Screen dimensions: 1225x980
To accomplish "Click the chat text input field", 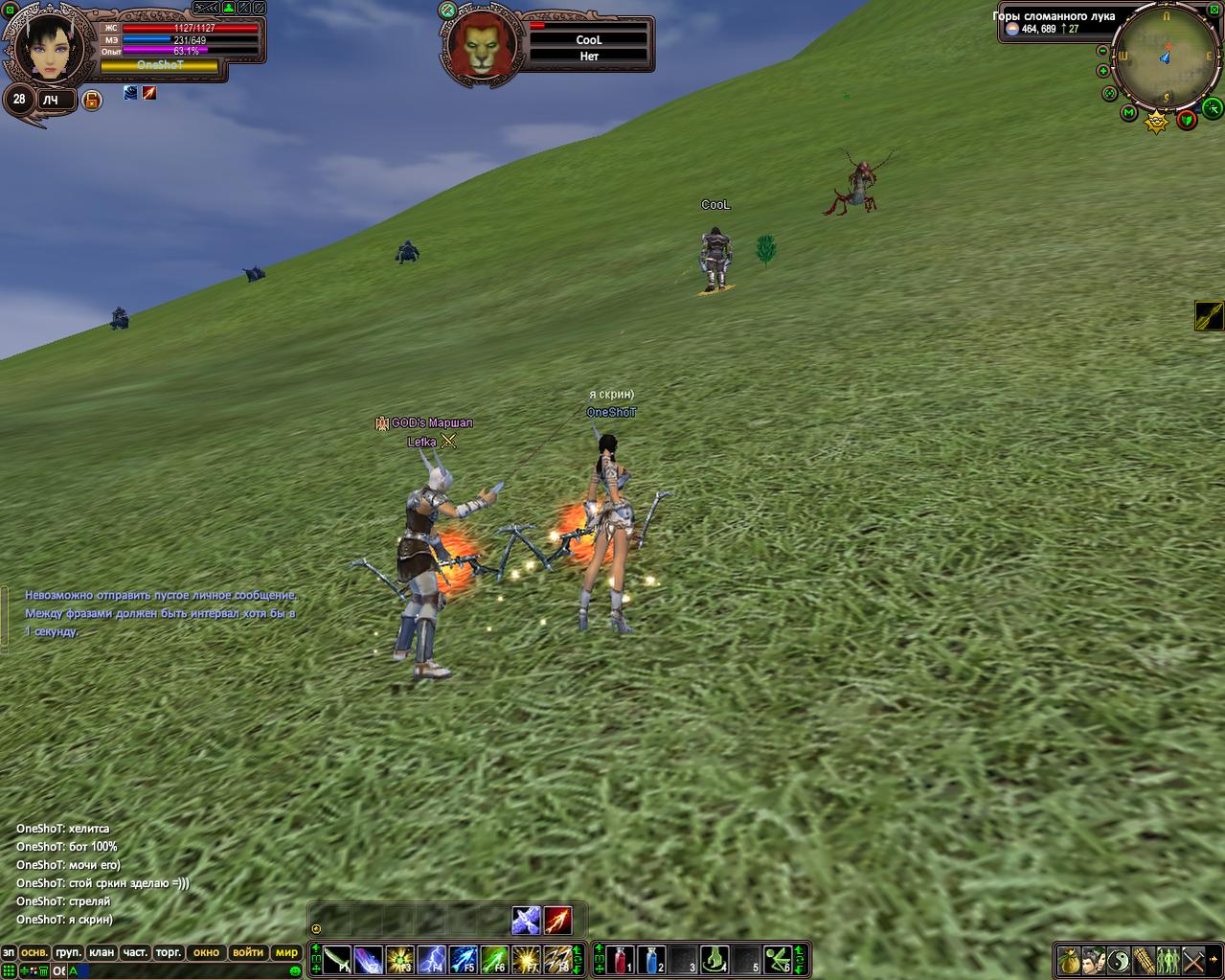I will 182,970.
